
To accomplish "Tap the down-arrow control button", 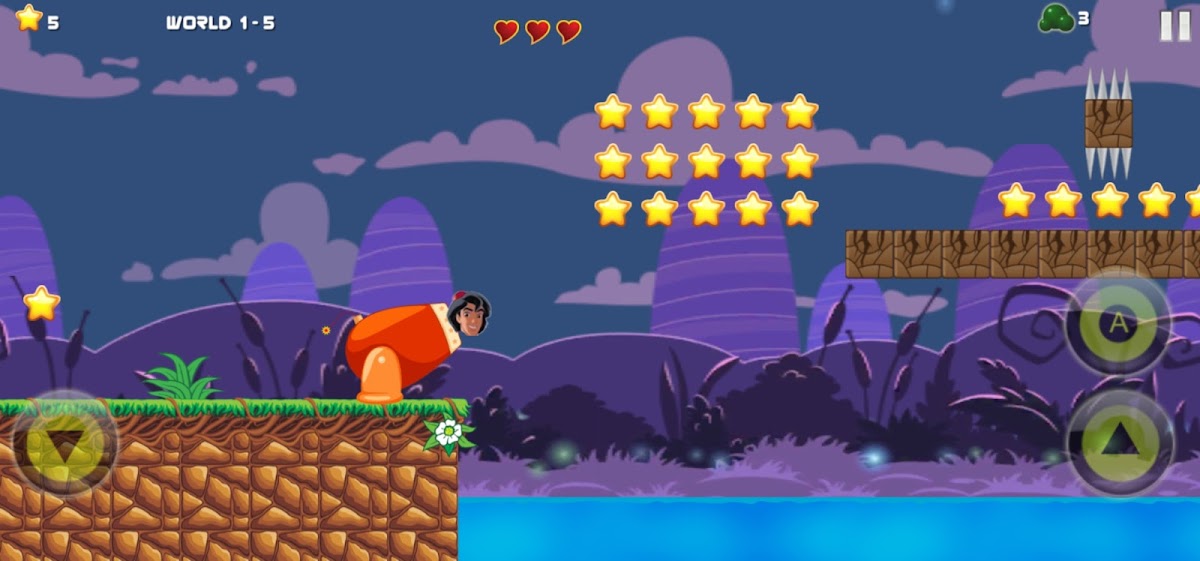I will (65, 444).
